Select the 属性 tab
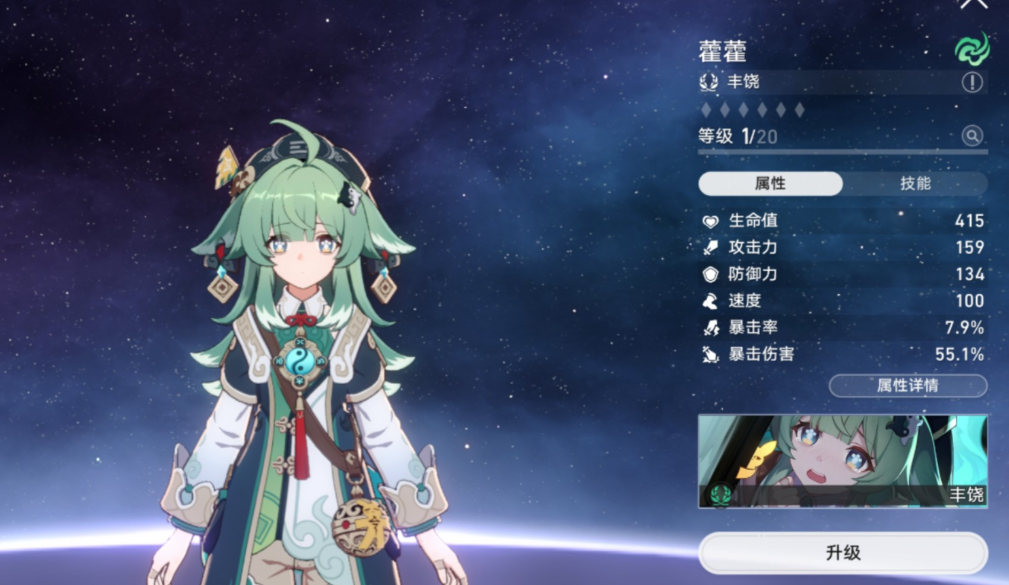1009x585 pixels. point(770,183)
